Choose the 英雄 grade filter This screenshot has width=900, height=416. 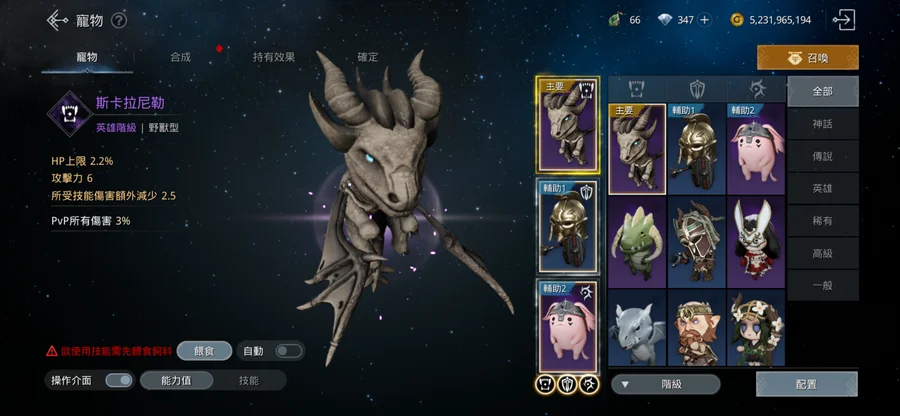click(x=822, y=189)
